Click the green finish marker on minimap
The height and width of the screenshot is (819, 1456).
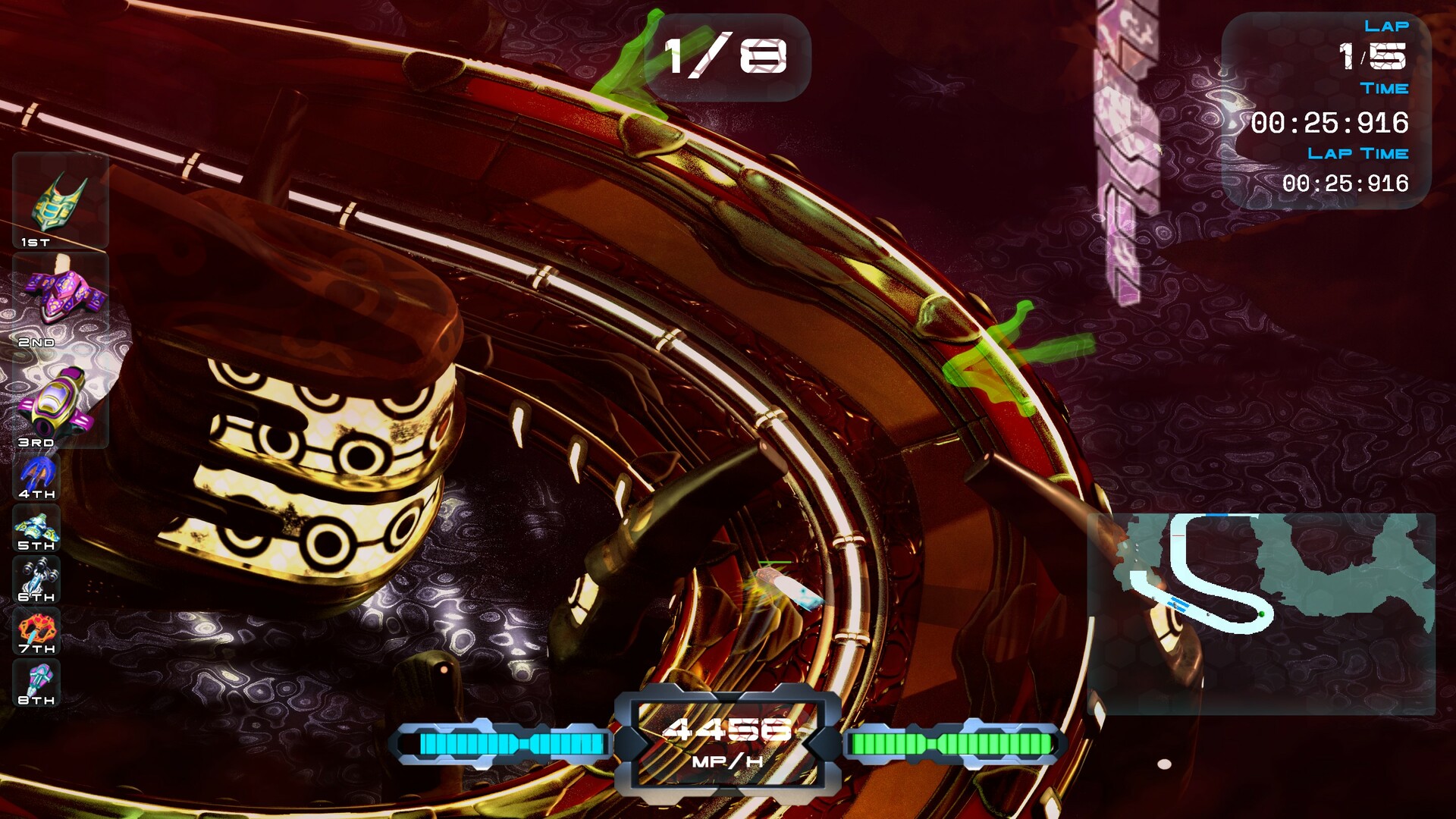(x=1262, y=613)
